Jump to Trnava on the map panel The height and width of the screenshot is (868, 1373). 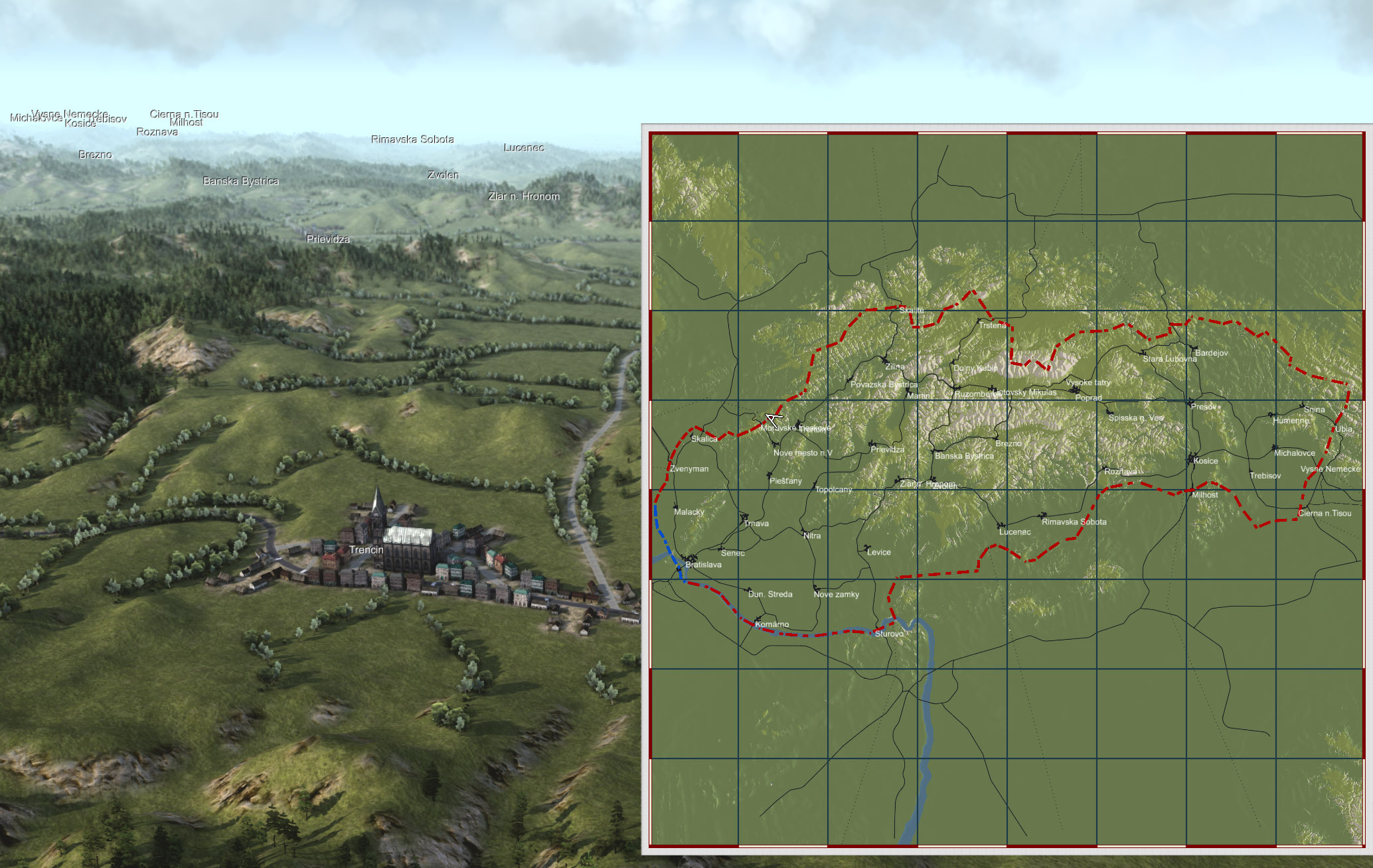click(756, 524)
